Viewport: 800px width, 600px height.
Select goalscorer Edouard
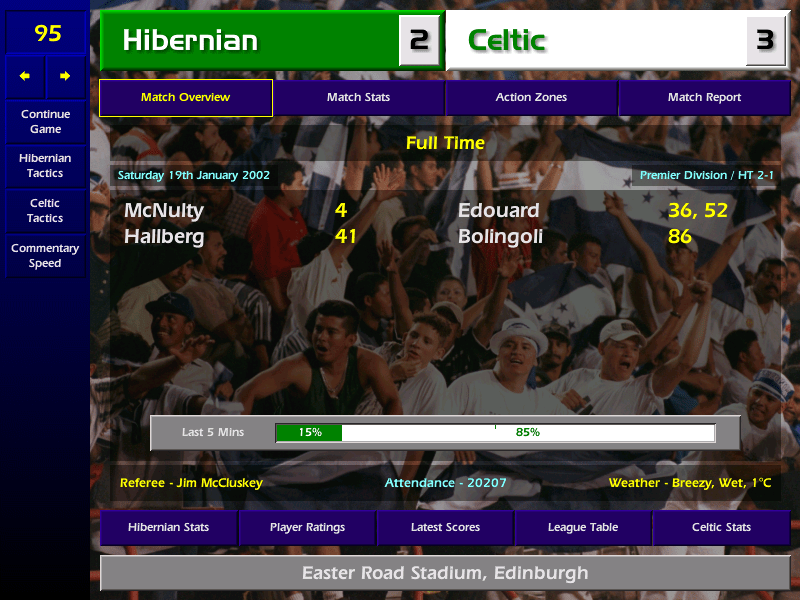(x=498, y=211)
